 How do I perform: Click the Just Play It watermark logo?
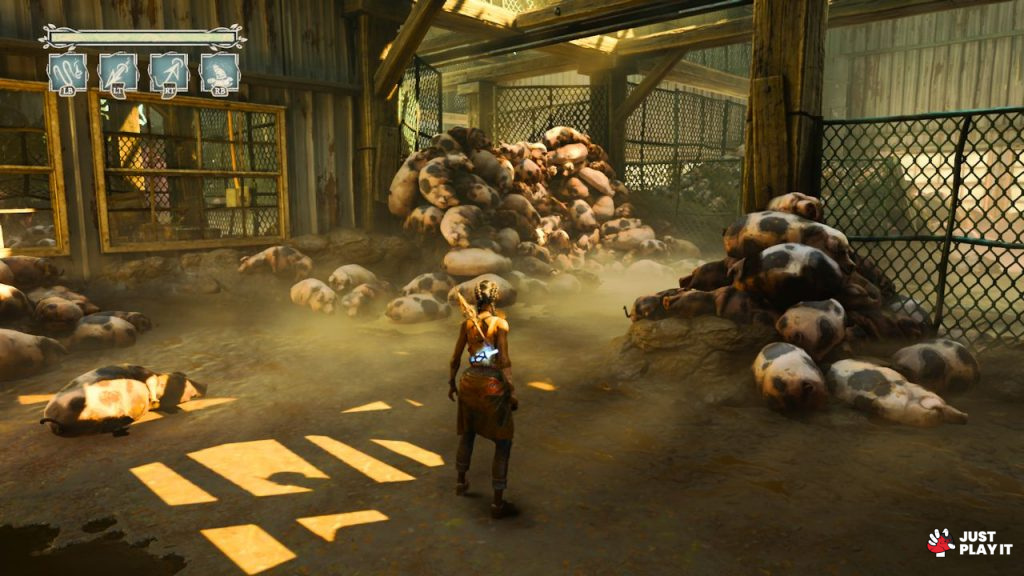pyautogui.click(x=969, y=543)
